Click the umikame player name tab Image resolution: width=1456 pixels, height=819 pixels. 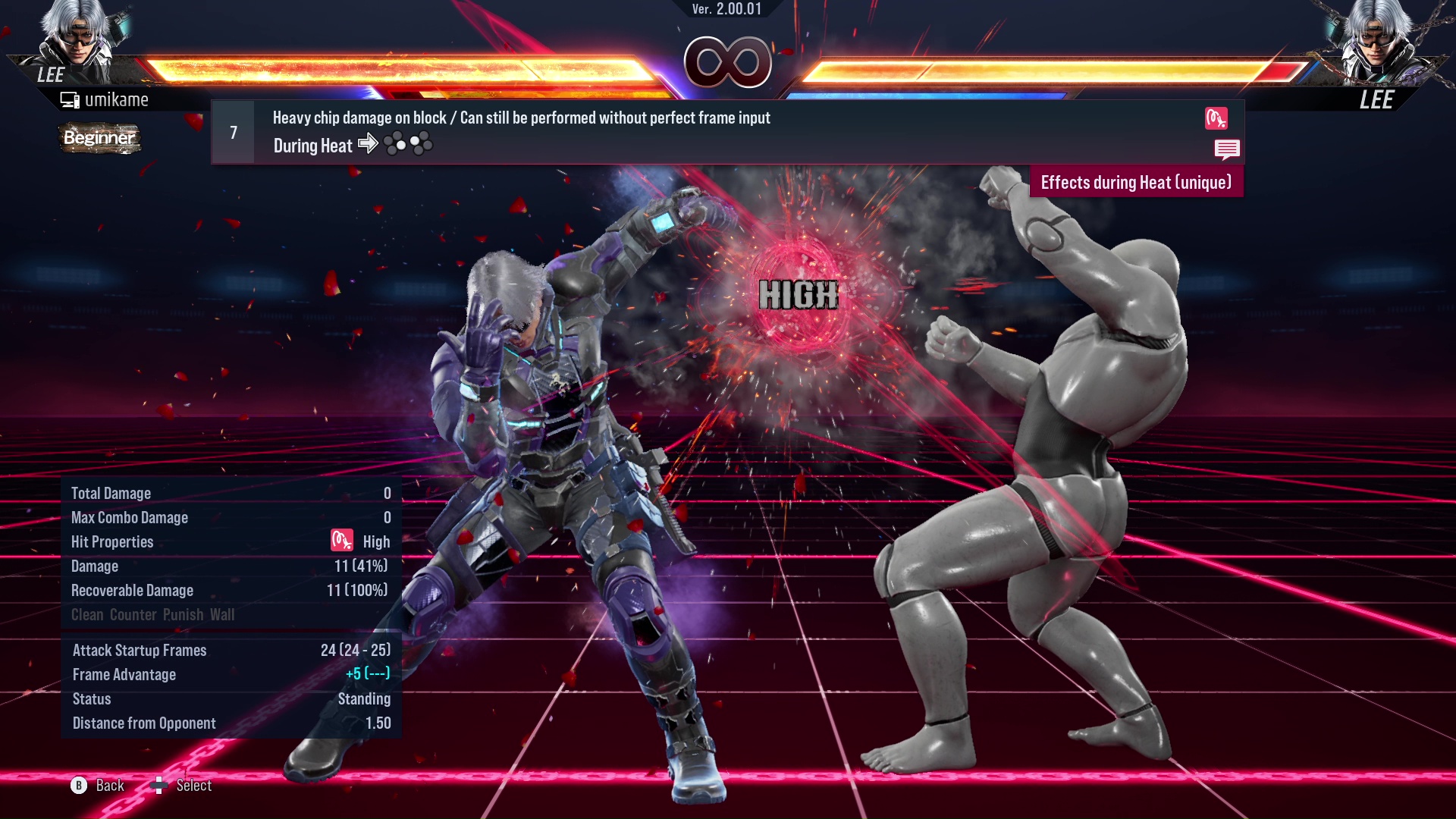point(118,99)
